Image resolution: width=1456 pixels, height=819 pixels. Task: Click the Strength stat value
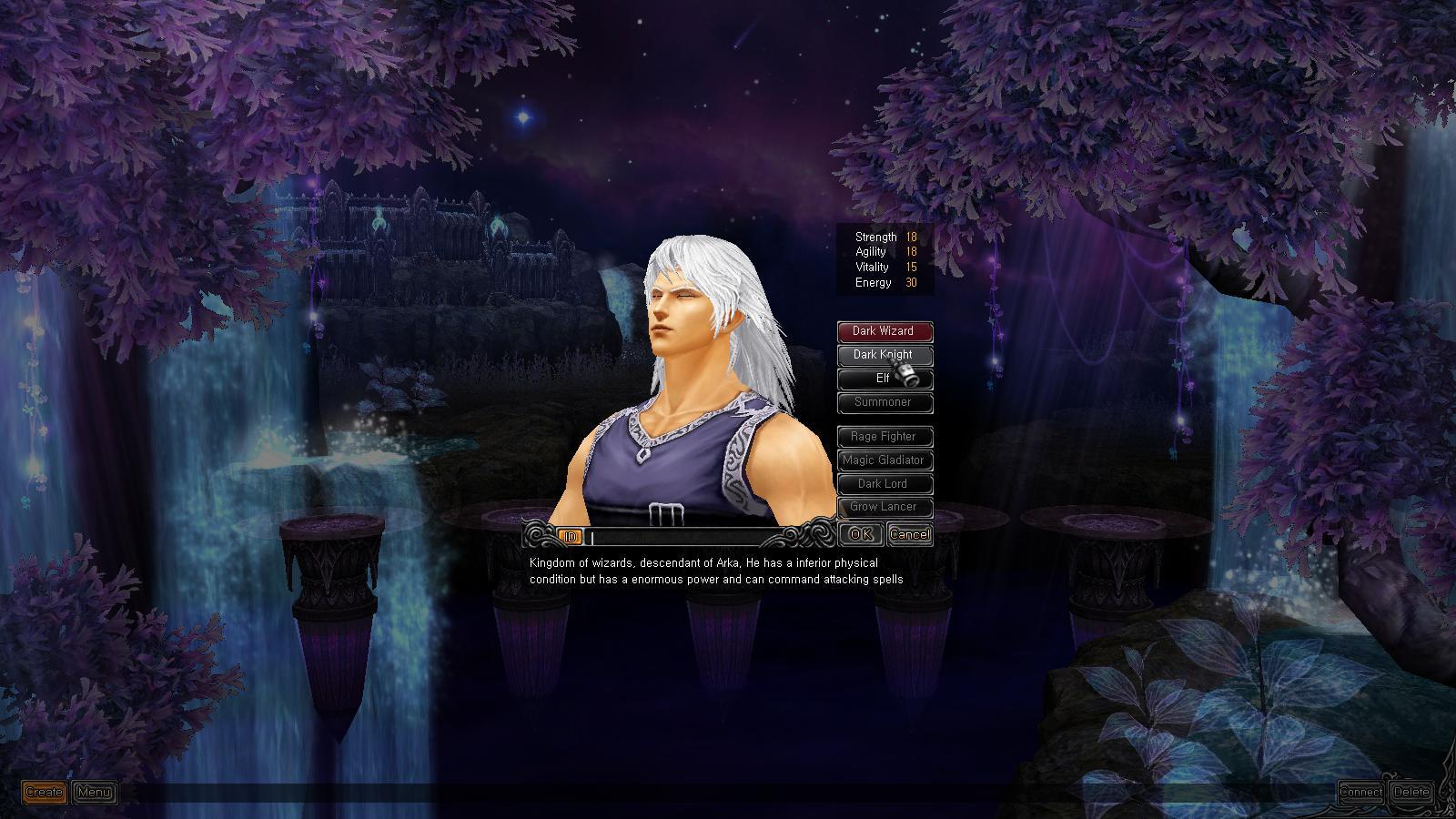coord(910,237)
